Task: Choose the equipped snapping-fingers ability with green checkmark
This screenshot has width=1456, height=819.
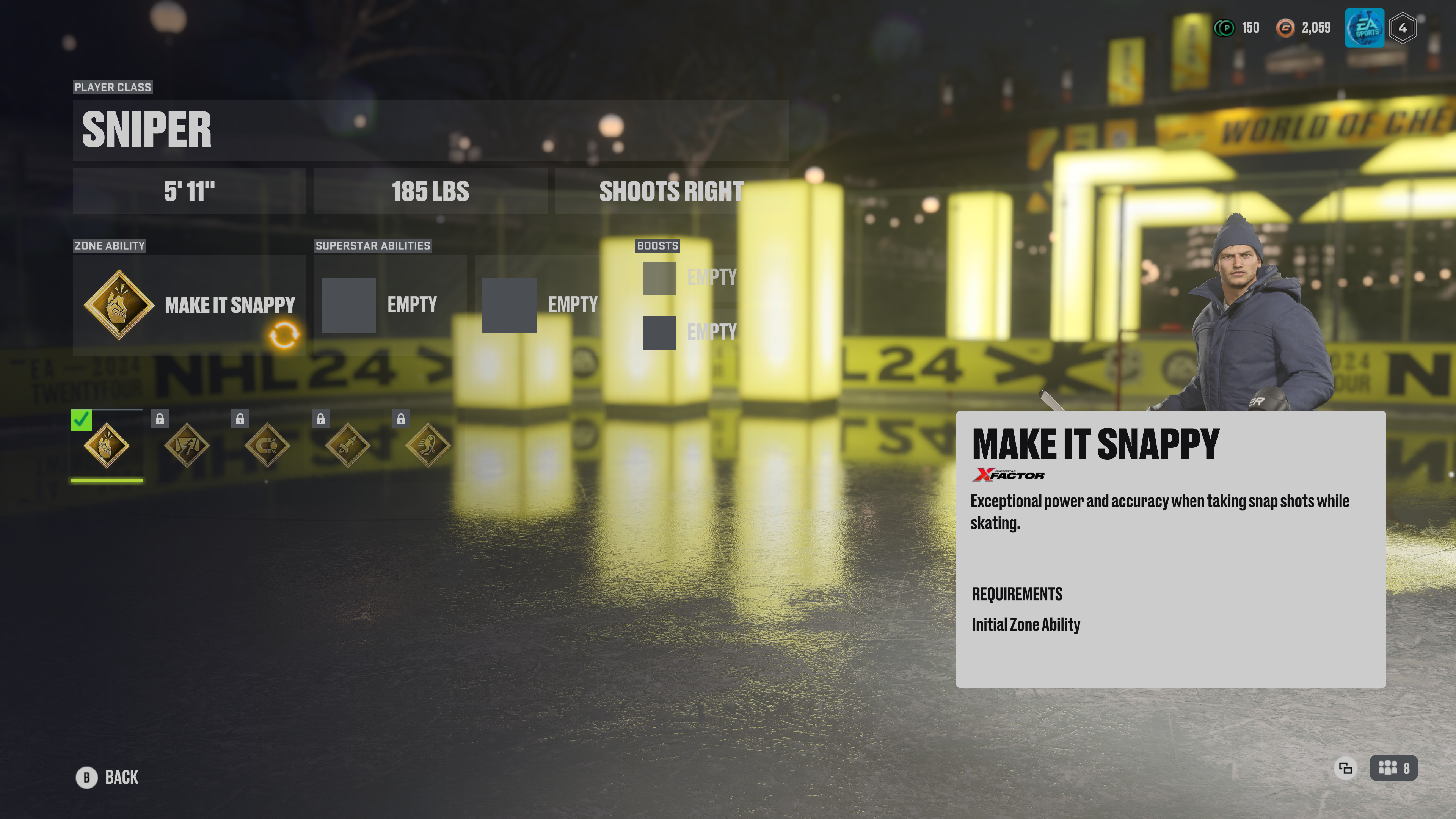Action: click(x=106, y=446)
